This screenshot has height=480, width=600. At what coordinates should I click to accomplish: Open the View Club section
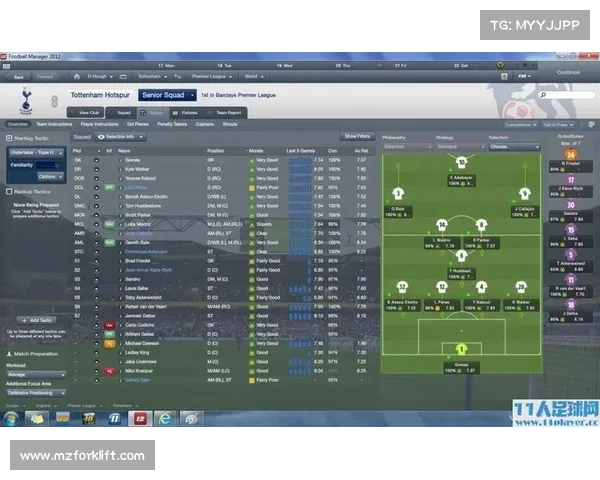tap(89, 113)
